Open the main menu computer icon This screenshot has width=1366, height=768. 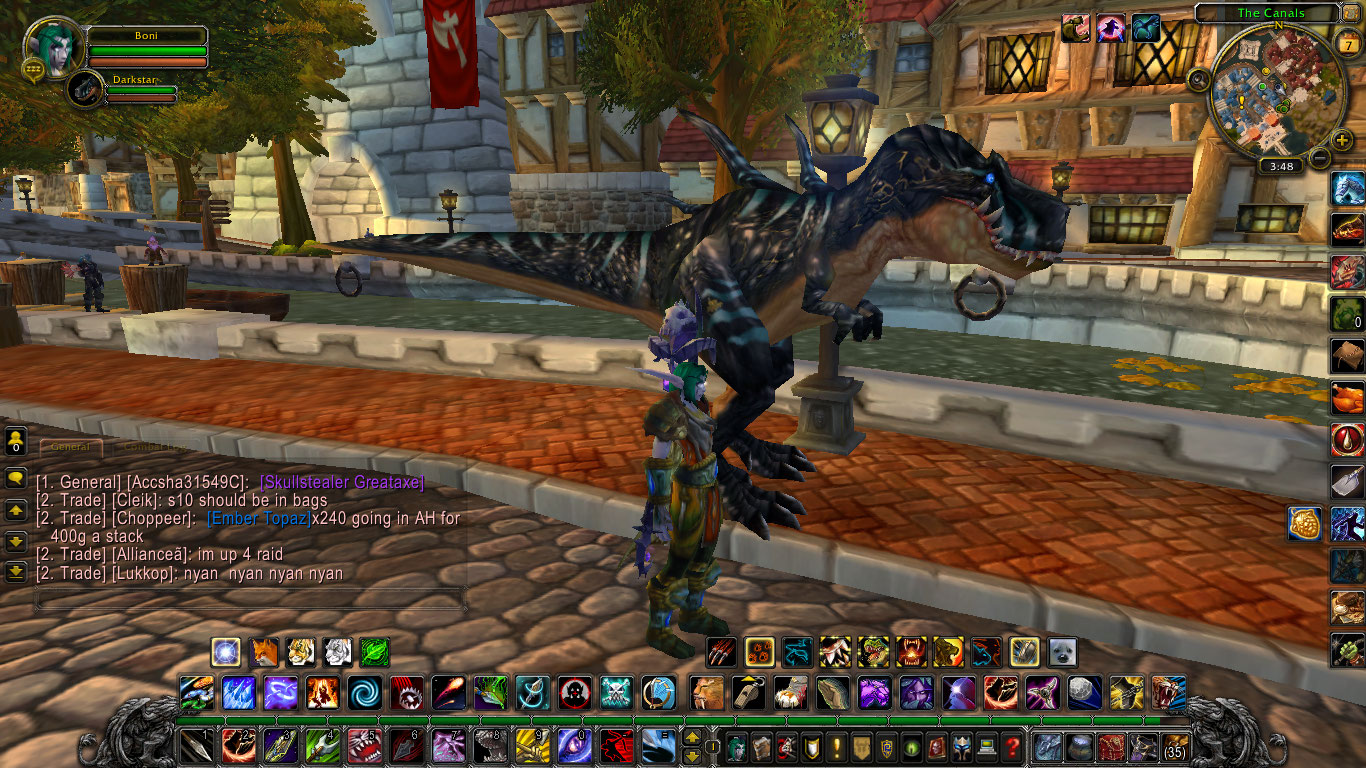pos(988,748)
